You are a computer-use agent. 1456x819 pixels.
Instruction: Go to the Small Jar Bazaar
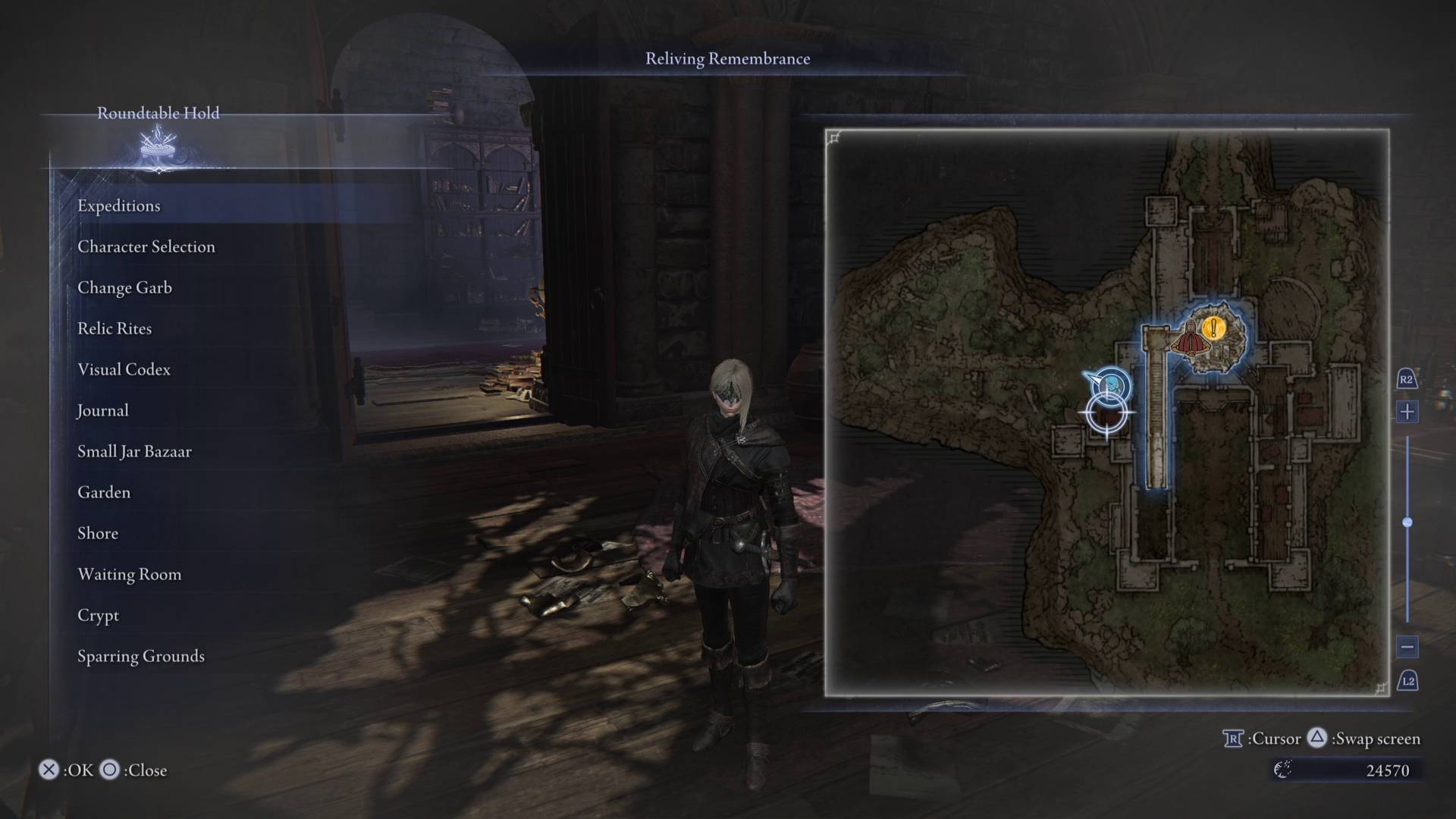coord(134,451)
